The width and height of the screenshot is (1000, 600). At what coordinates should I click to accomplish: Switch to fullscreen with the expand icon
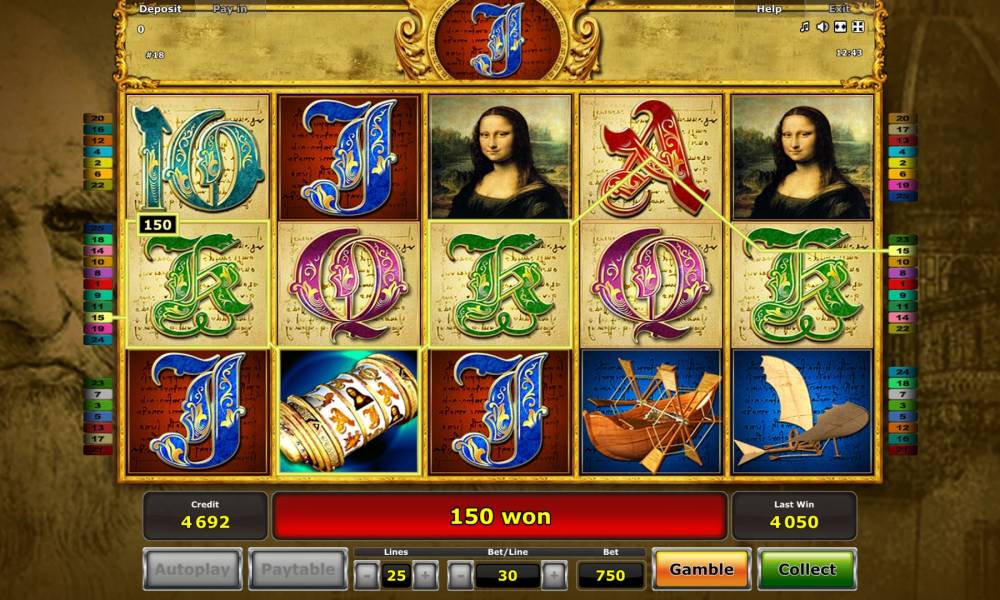pos(857,27)
